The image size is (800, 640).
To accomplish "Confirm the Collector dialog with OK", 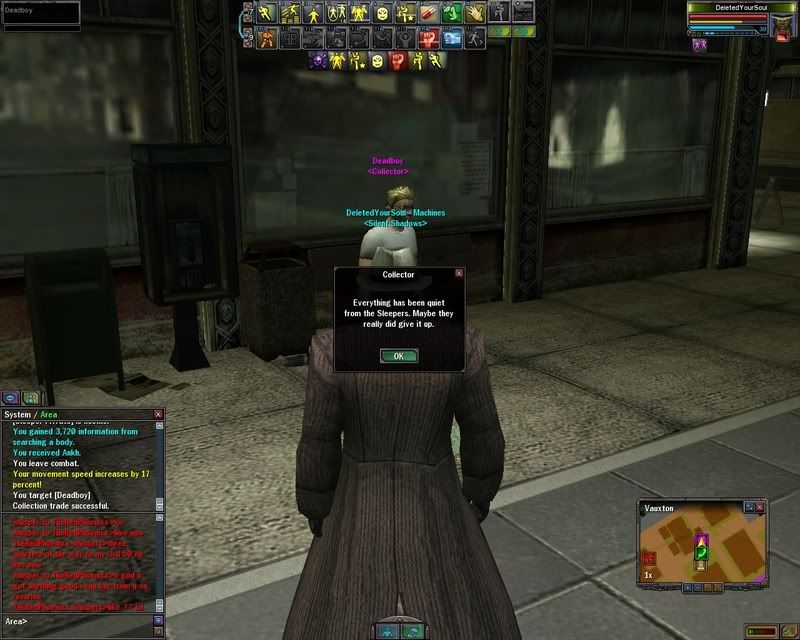I will click(399, 356).
